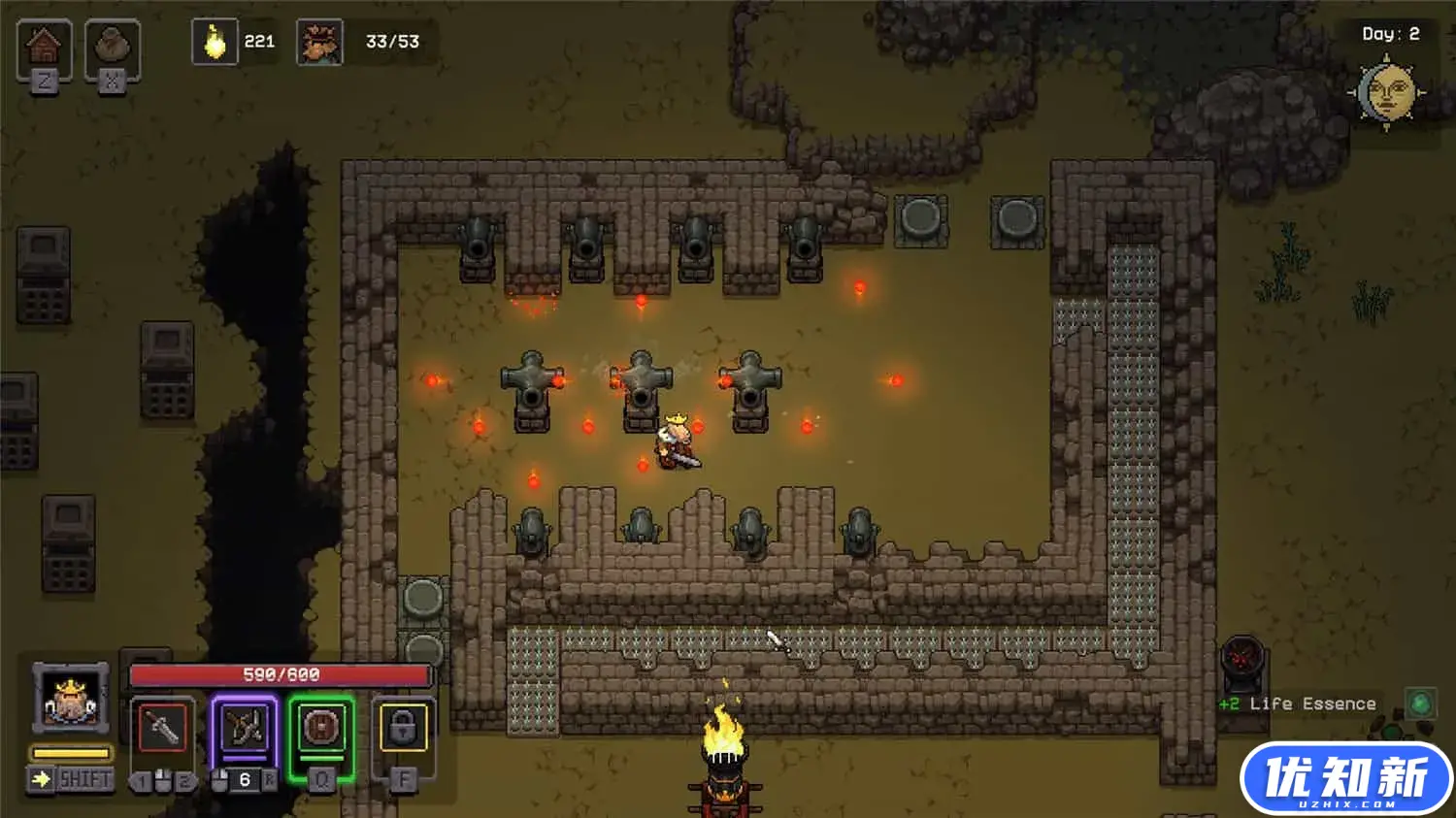This screenshot has height=818, width=1456.
Task: Select the crowned king portrait
Action: (x=70, y=699)
